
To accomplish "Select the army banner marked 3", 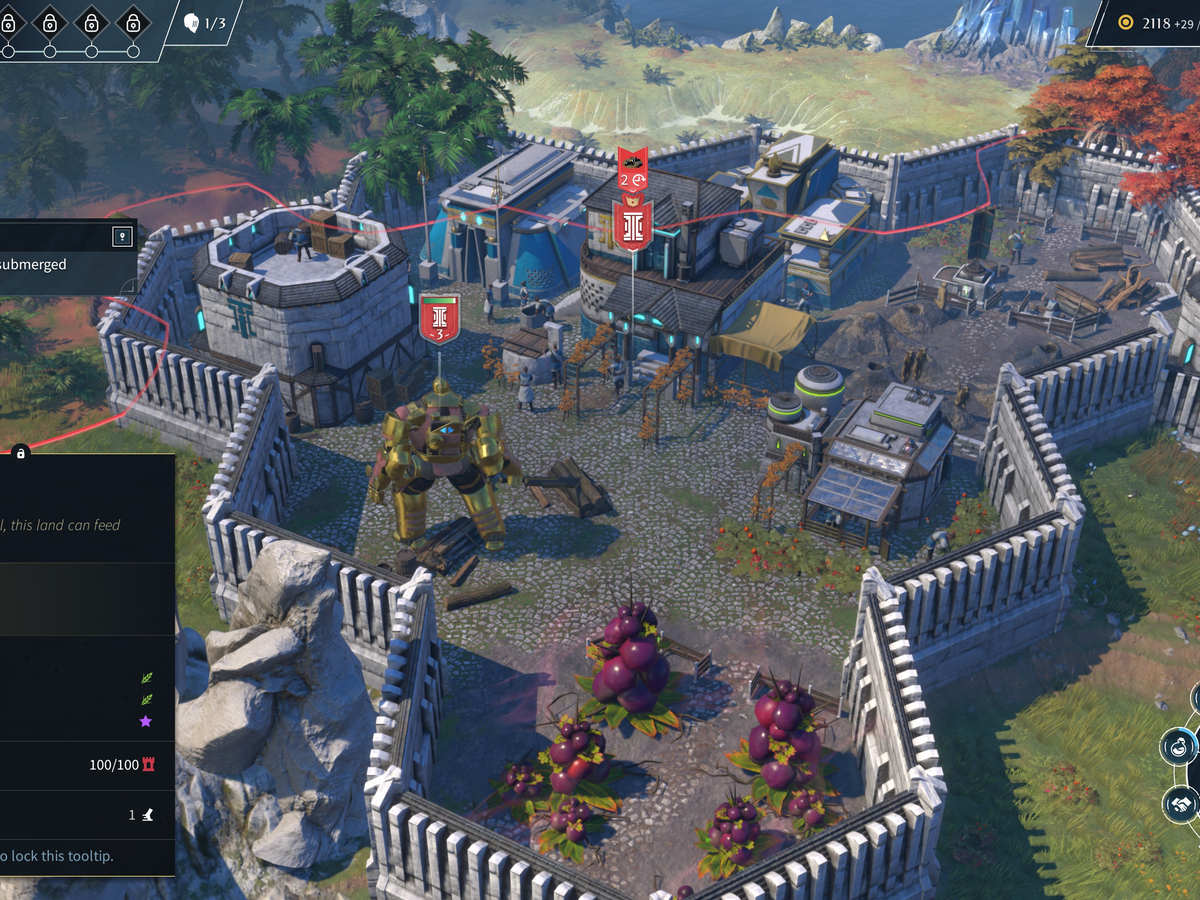I will pos(440,319).
